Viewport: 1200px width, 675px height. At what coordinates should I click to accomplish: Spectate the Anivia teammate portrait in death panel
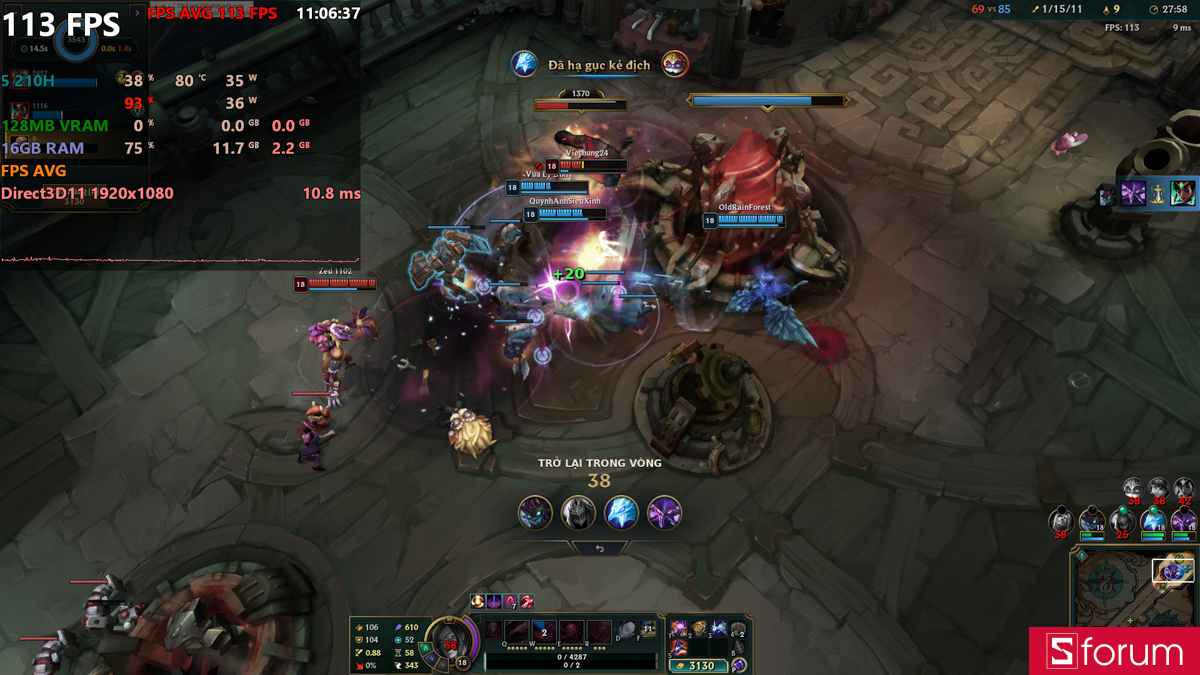(621, 512)
